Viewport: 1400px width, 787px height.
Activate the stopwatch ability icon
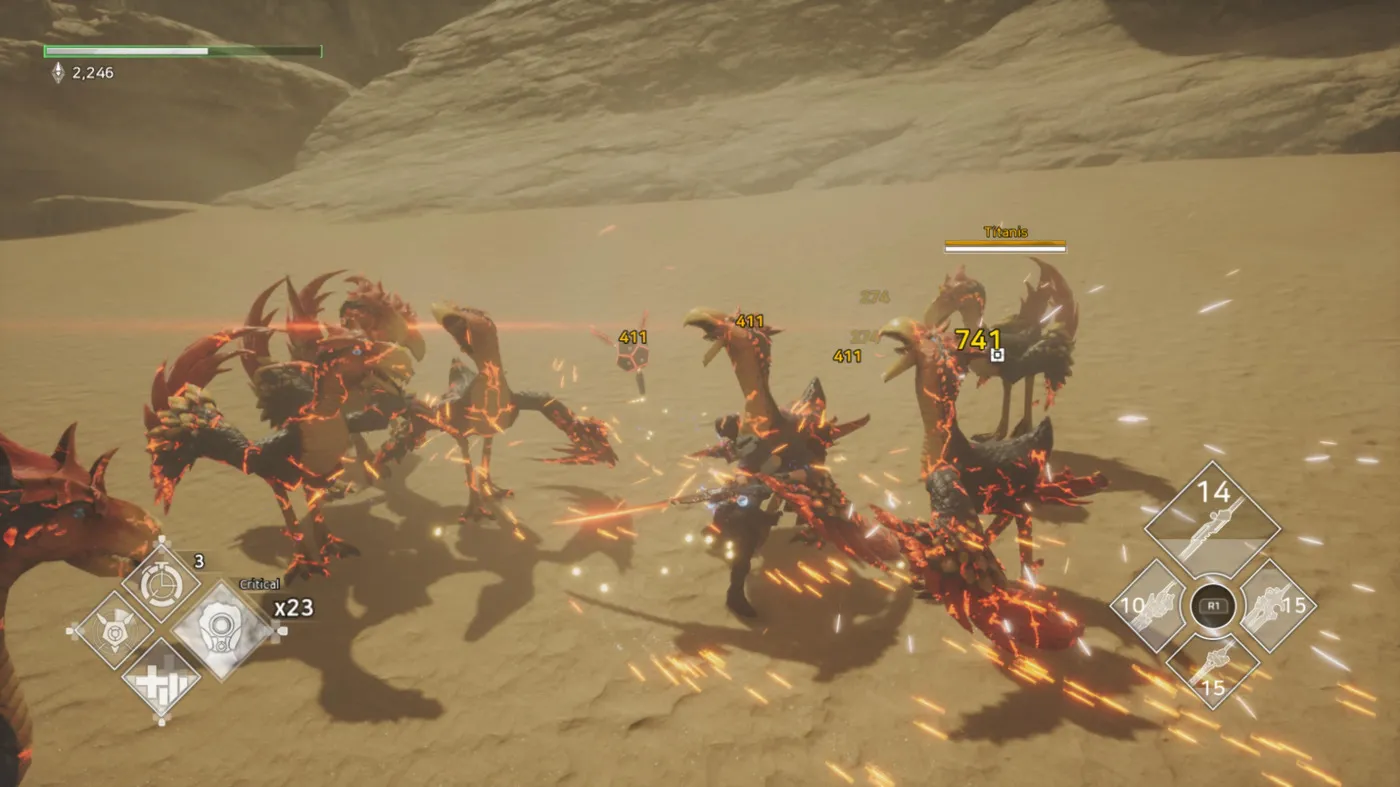click(160, 584)
